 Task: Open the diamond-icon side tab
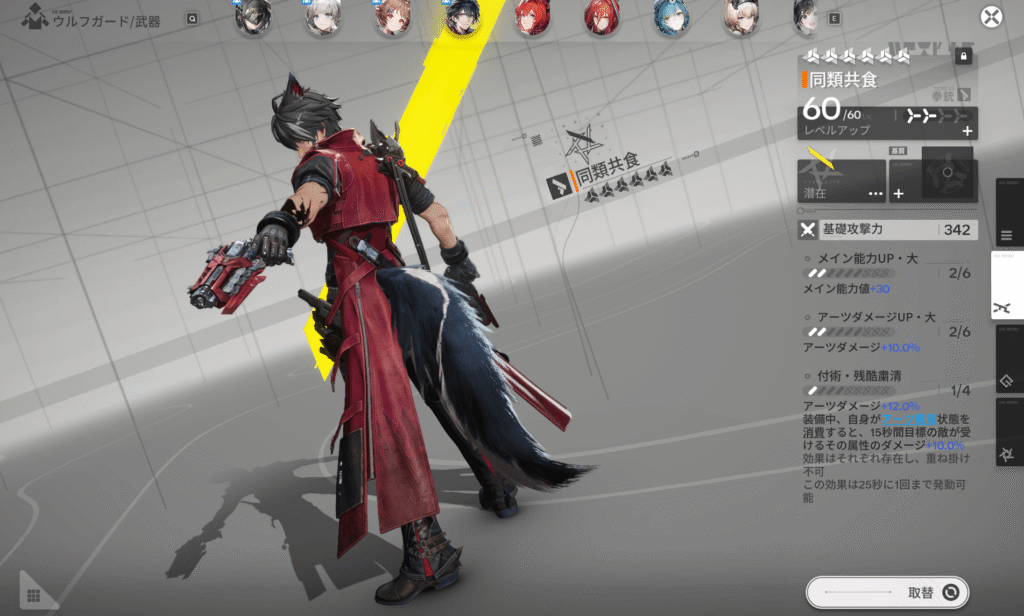click(x=1007, y=381)
